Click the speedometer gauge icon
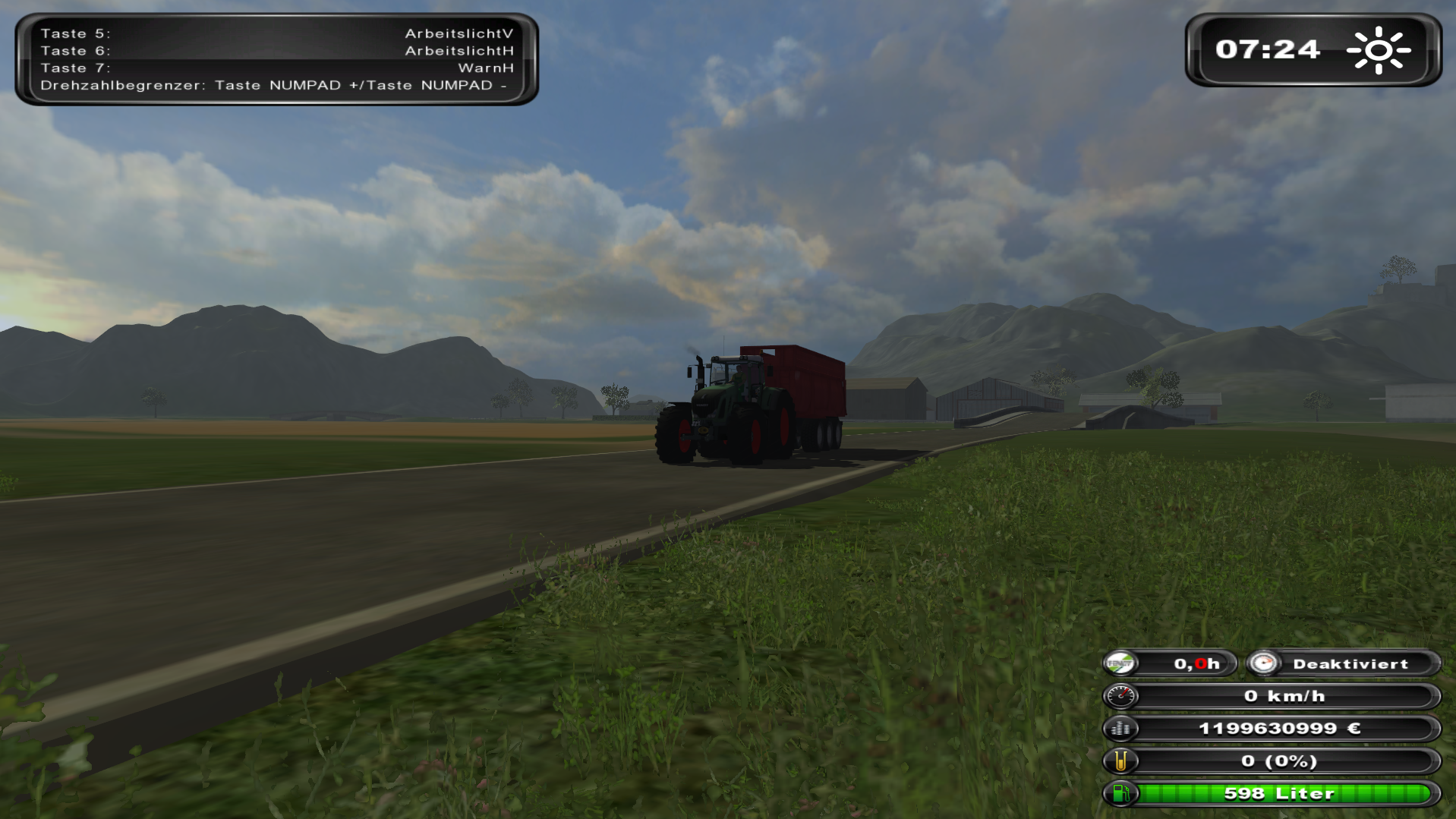 coord(1120,696)
